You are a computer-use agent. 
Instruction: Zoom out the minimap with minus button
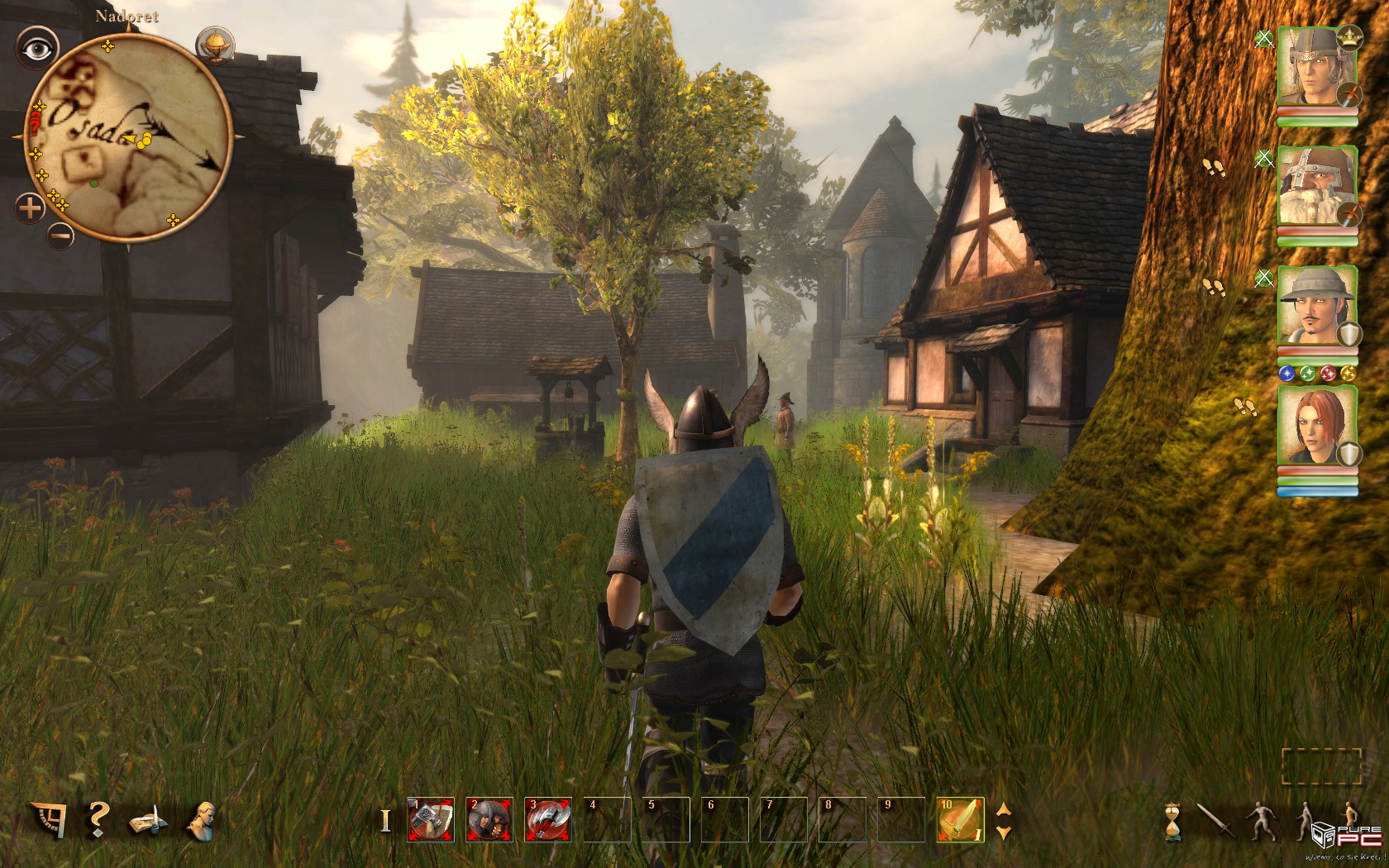tap(60, 237)
